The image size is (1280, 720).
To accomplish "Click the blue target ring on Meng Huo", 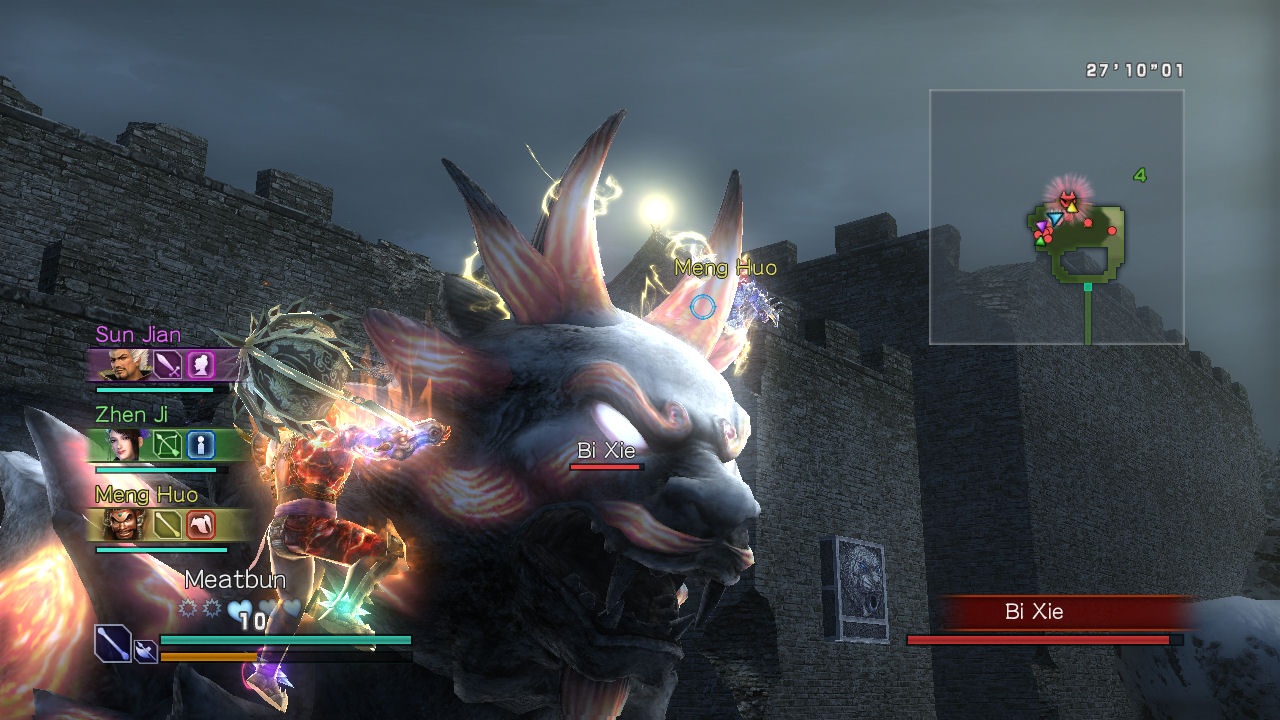I will 703,307.
